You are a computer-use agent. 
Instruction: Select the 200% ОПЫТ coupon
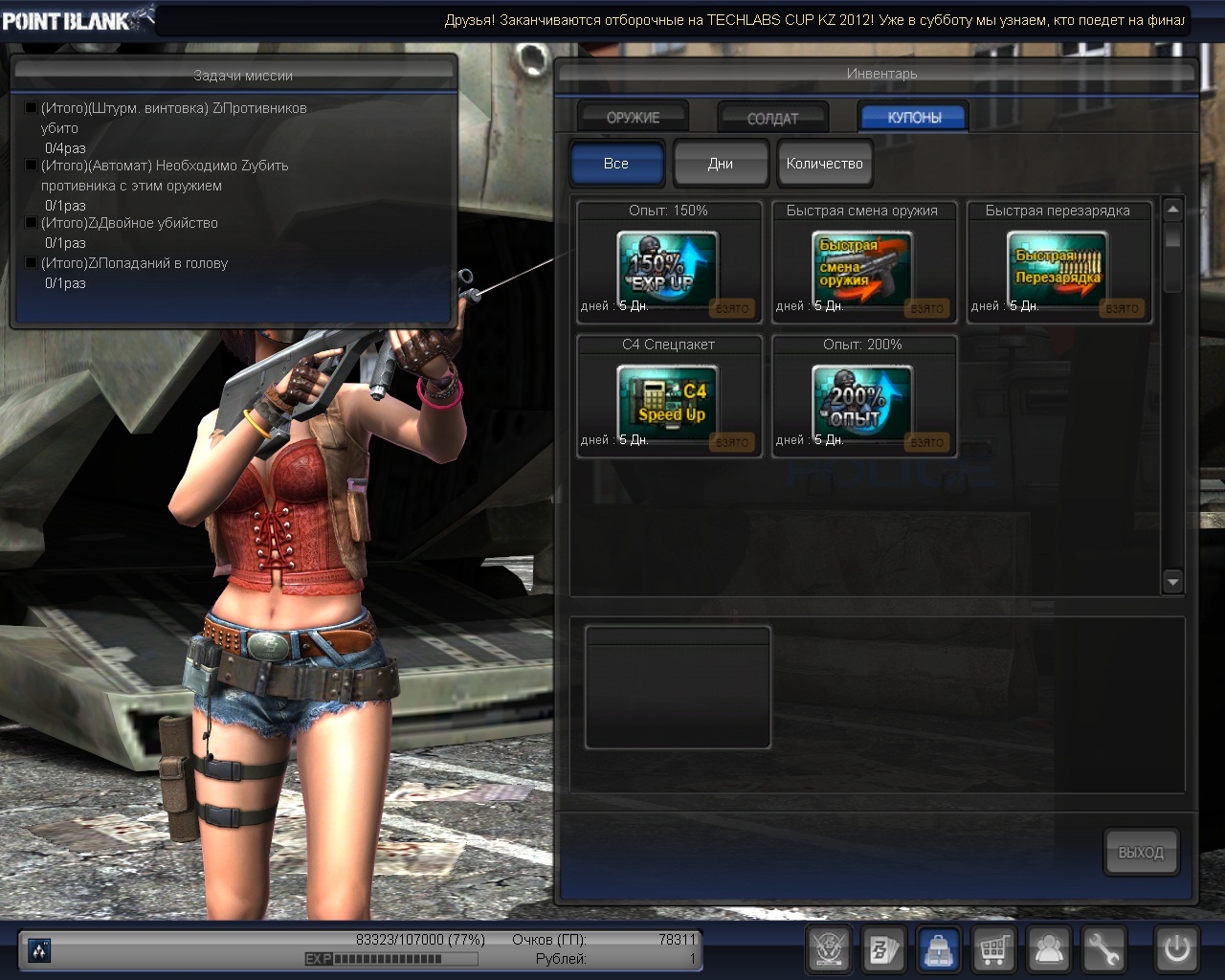click(863, 402)
